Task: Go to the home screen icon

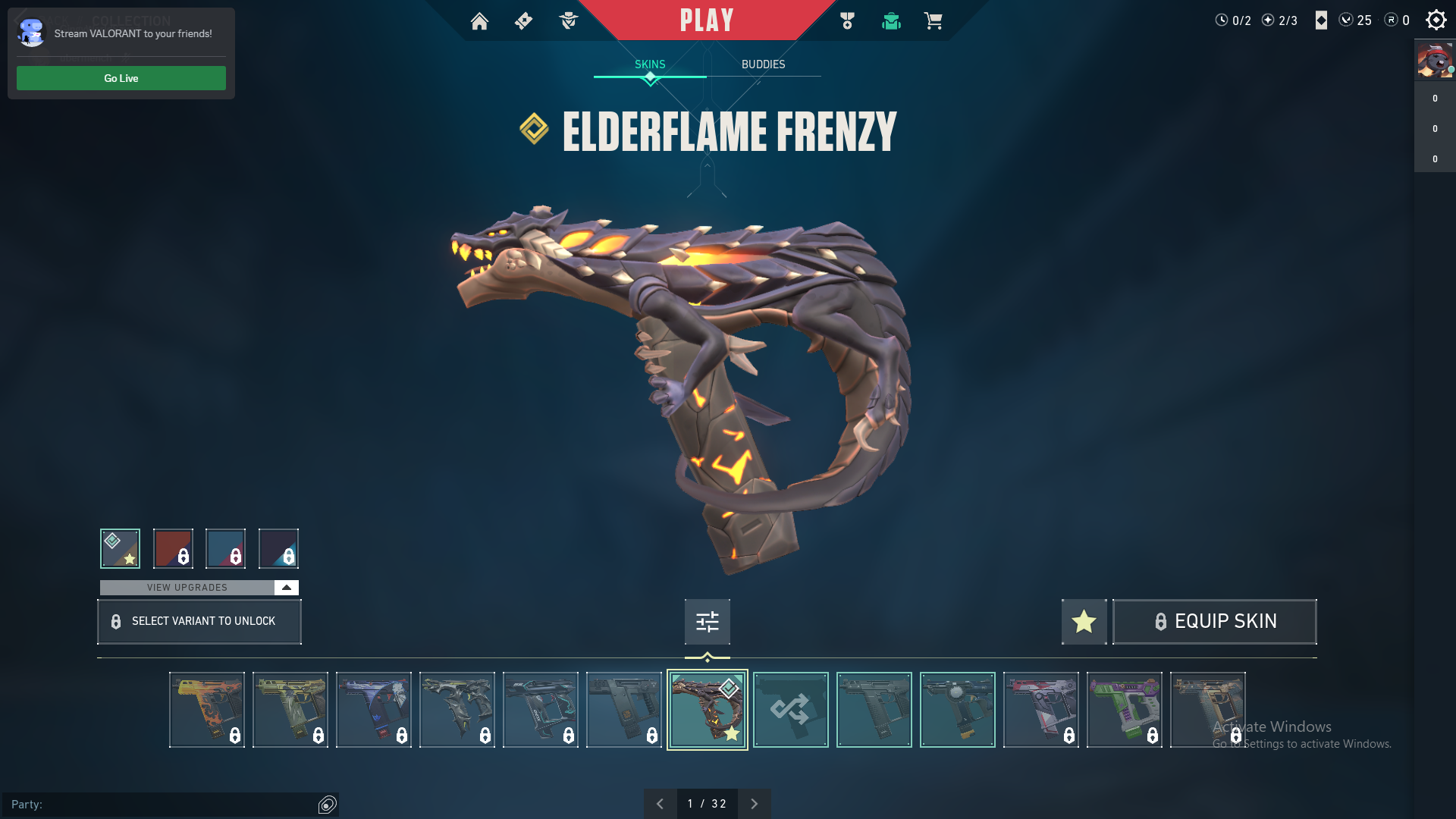Action: point(479,21)
